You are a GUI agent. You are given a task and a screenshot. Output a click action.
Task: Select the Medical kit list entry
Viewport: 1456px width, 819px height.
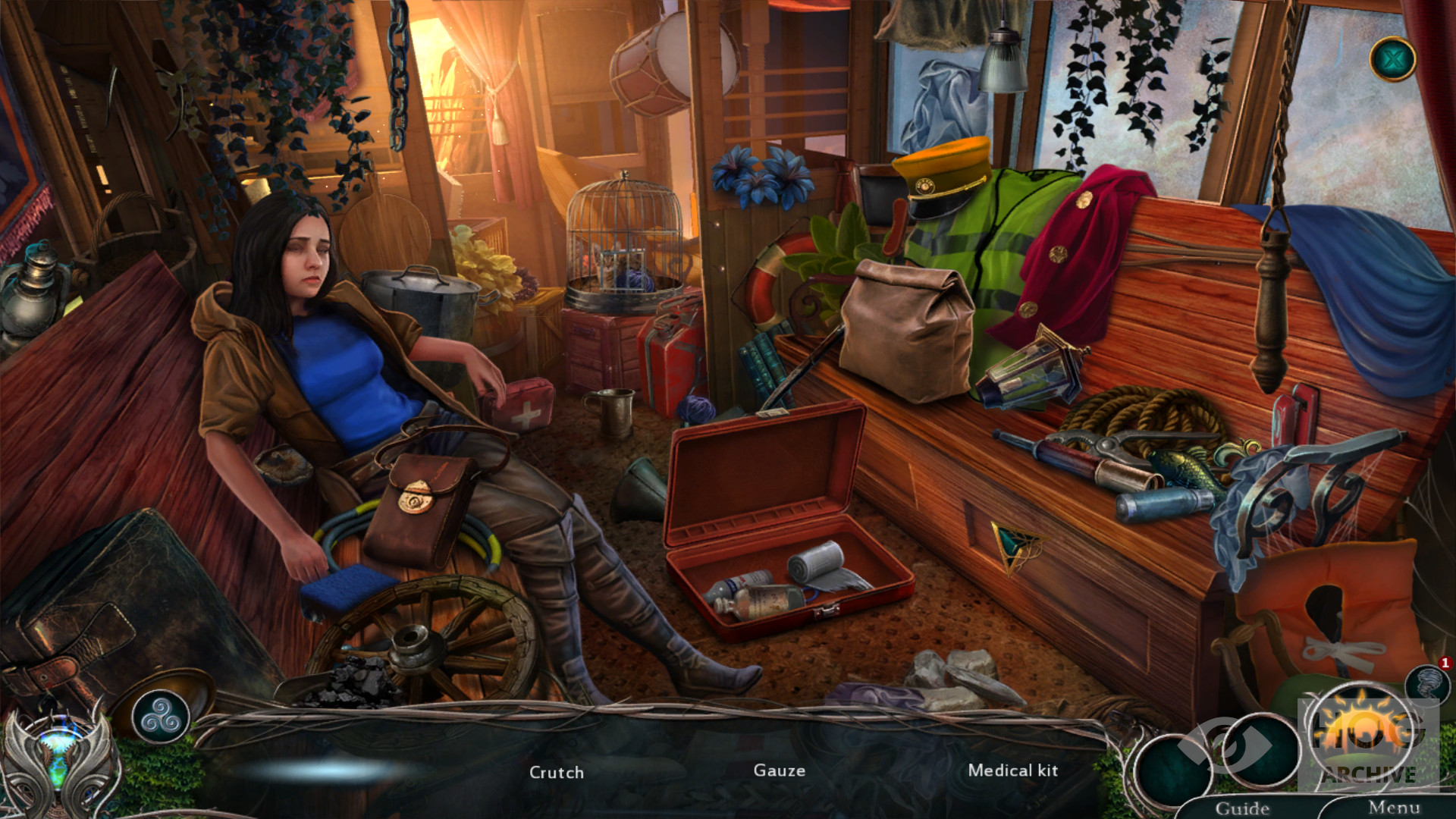[x=1012, y=770]
